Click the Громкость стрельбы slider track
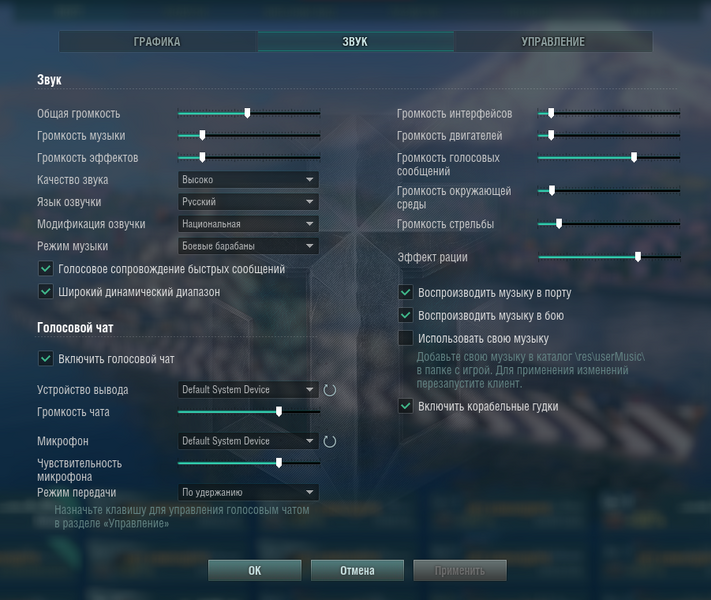The image size is (711, 600). (x=608, y=224)
